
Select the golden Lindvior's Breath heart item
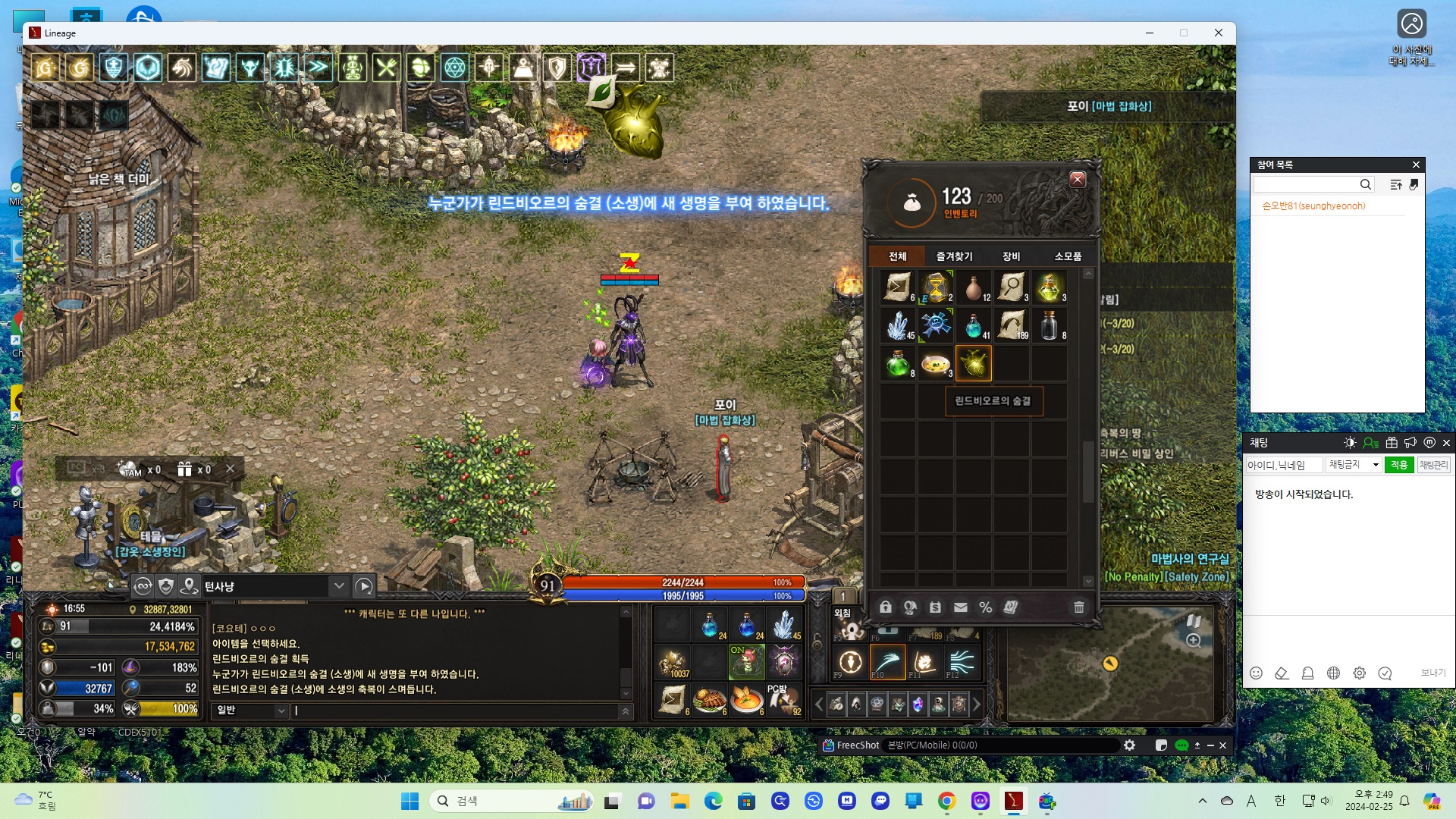973,363
